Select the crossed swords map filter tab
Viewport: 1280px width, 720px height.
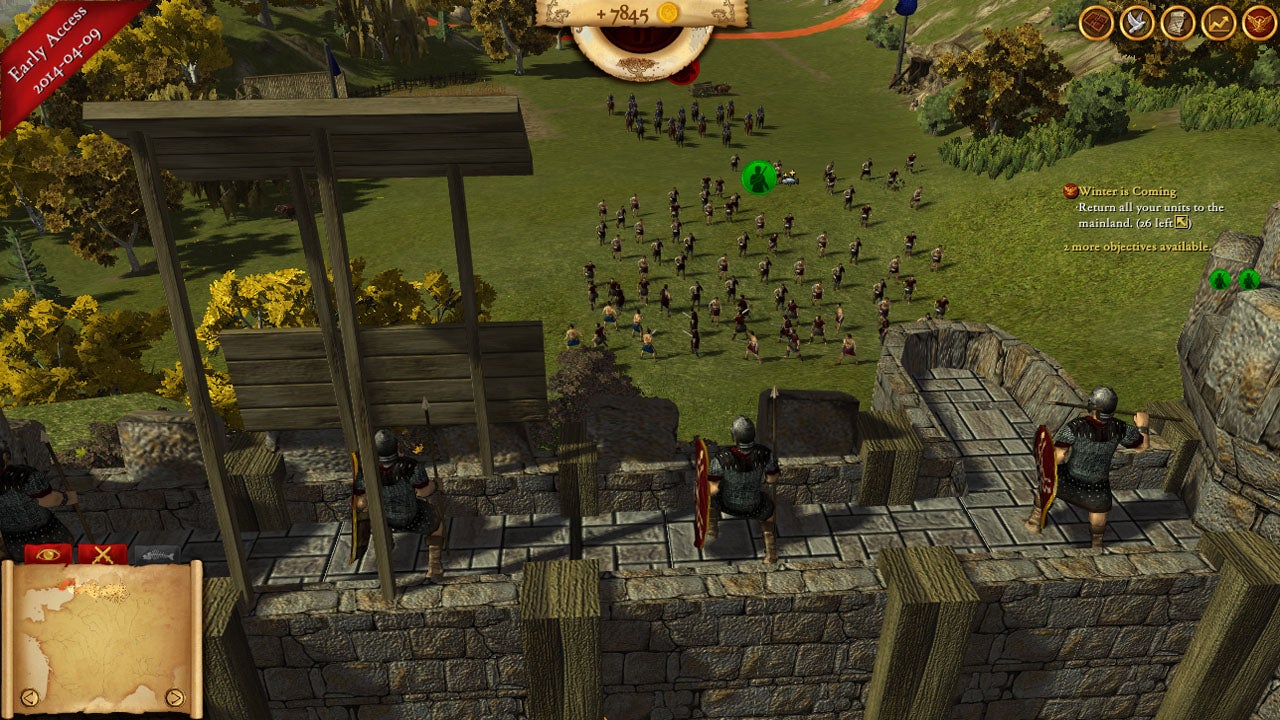pos(102,553)
